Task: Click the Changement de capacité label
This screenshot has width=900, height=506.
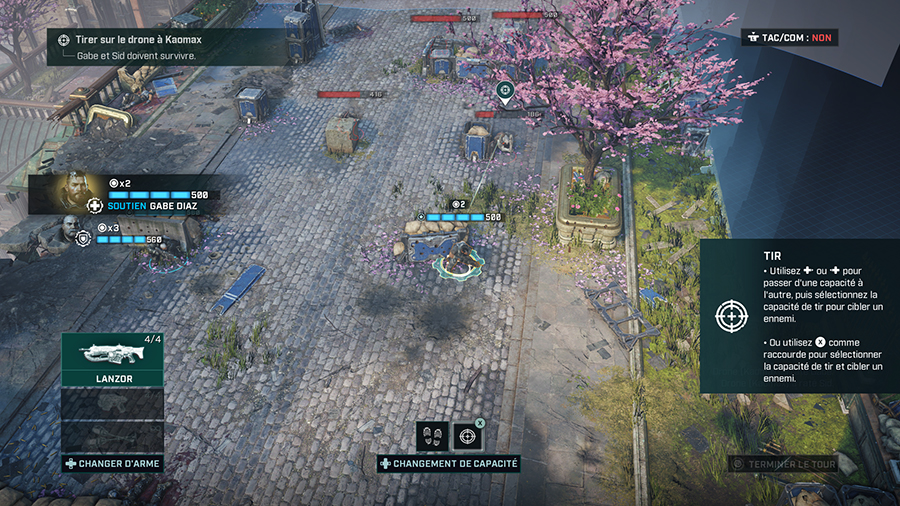Action: click(x=448, y=464)
